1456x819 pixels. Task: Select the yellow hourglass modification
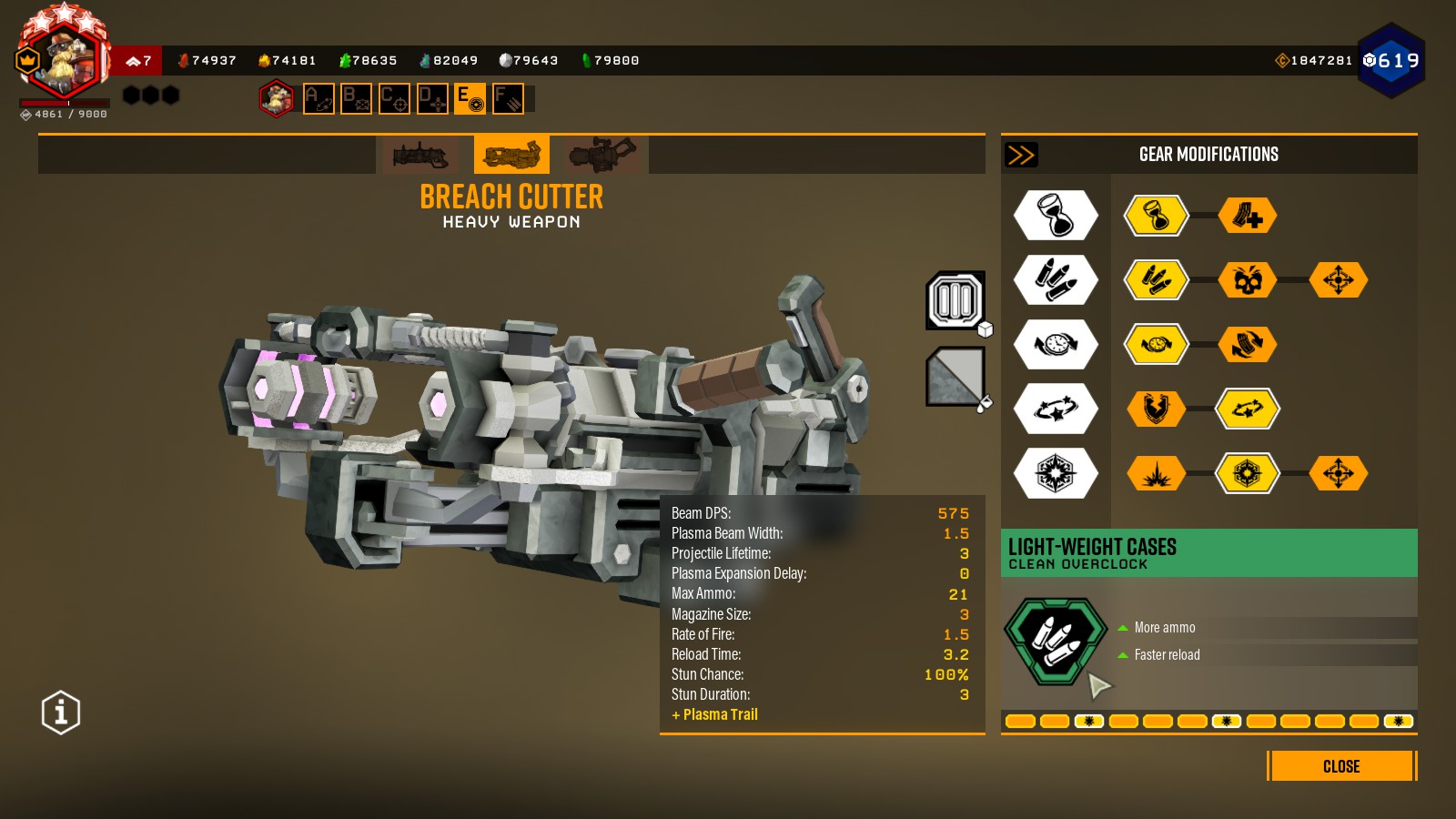1157,216
